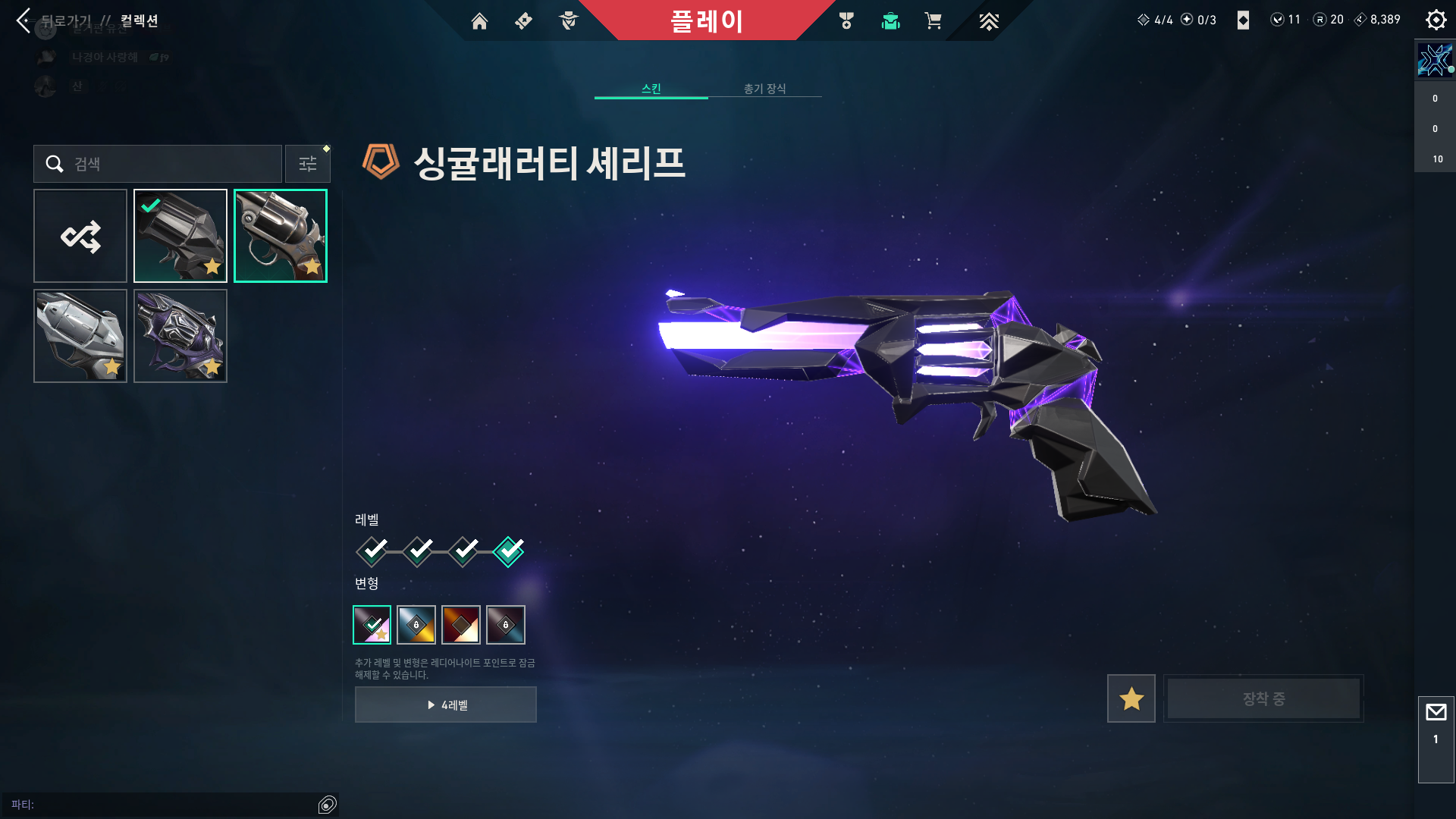
Task: Select the random shuffle skin tile
Action: point(80,236)
